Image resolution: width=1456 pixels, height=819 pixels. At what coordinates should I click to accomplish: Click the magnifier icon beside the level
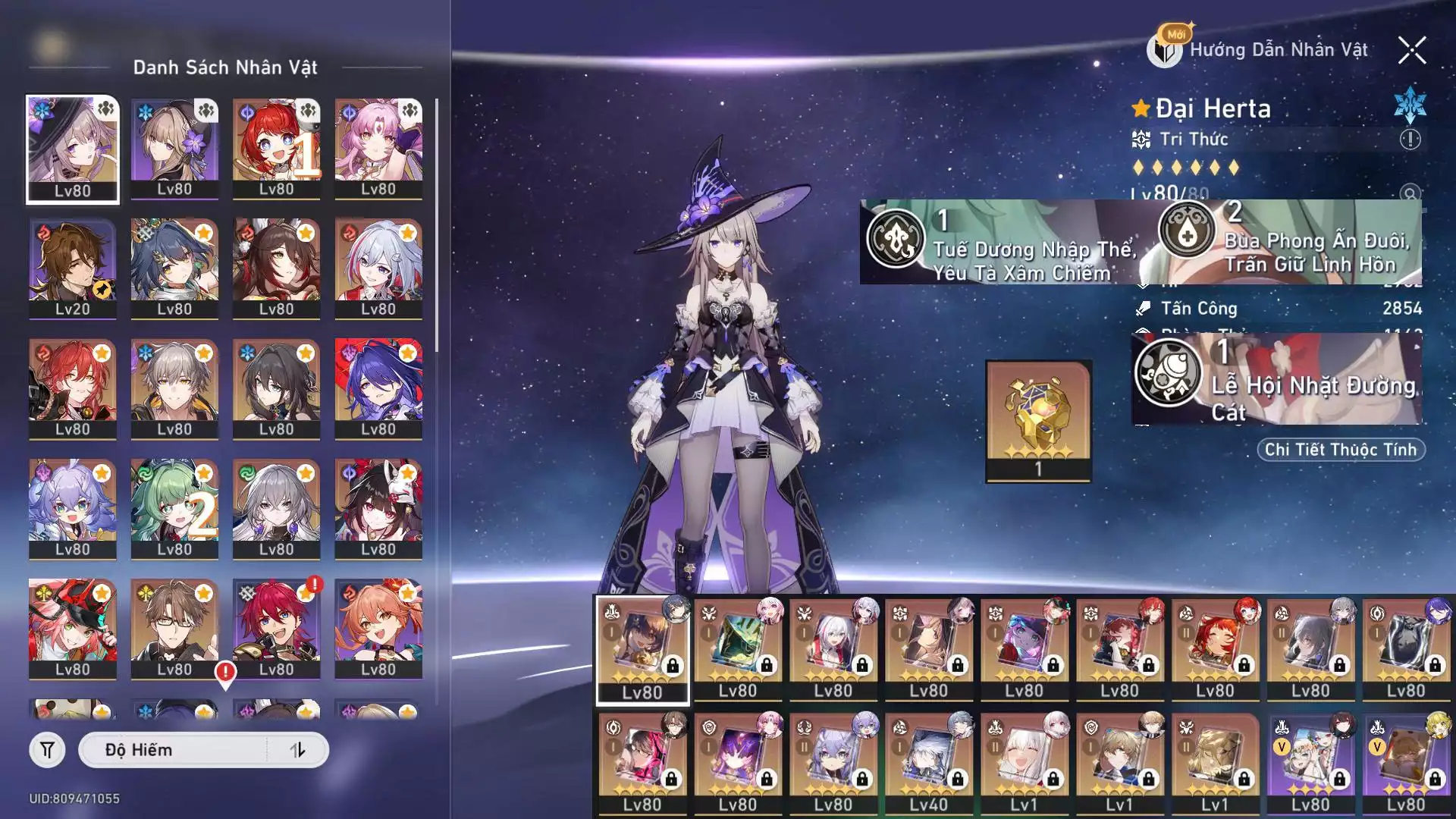(1410, 194)
